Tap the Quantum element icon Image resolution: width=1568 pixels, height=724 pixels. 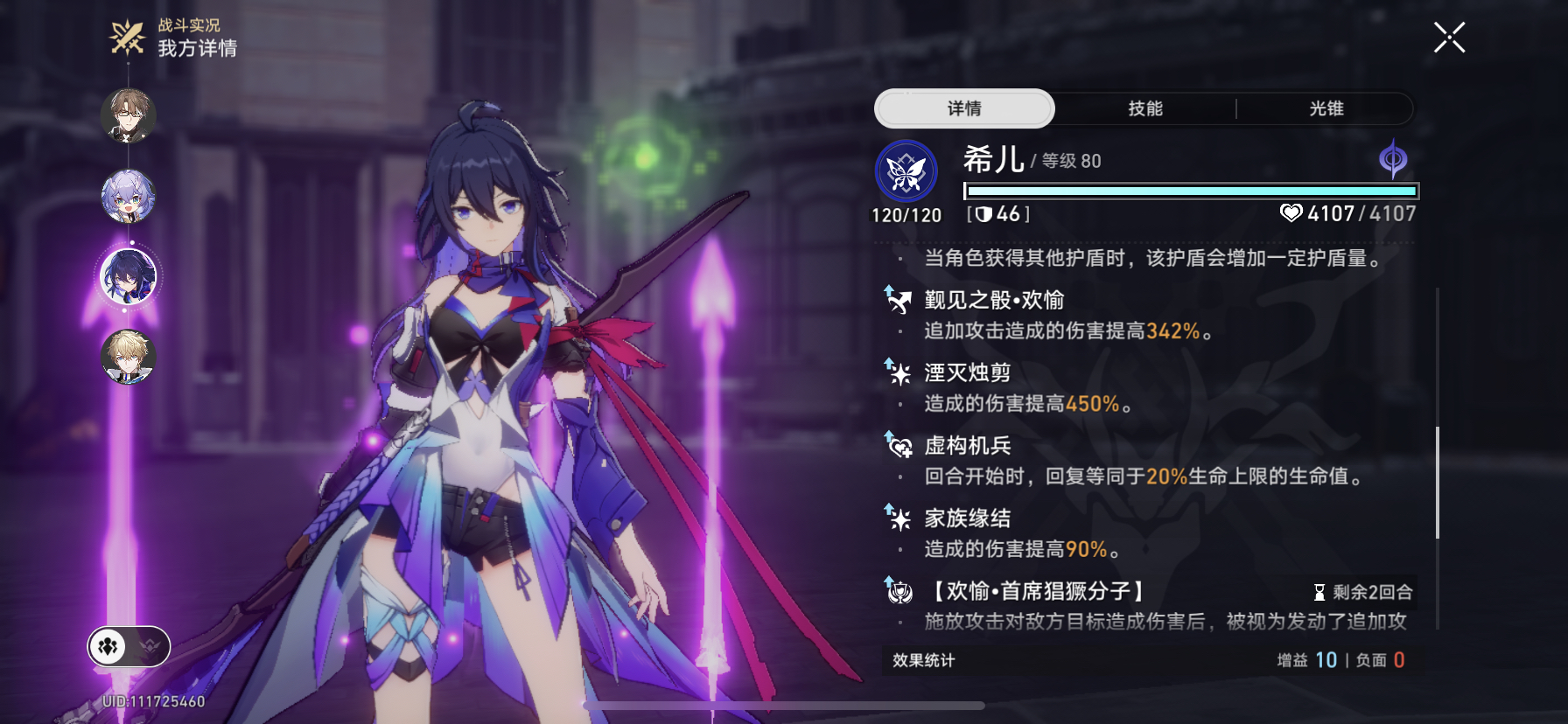coord(1392,159)
